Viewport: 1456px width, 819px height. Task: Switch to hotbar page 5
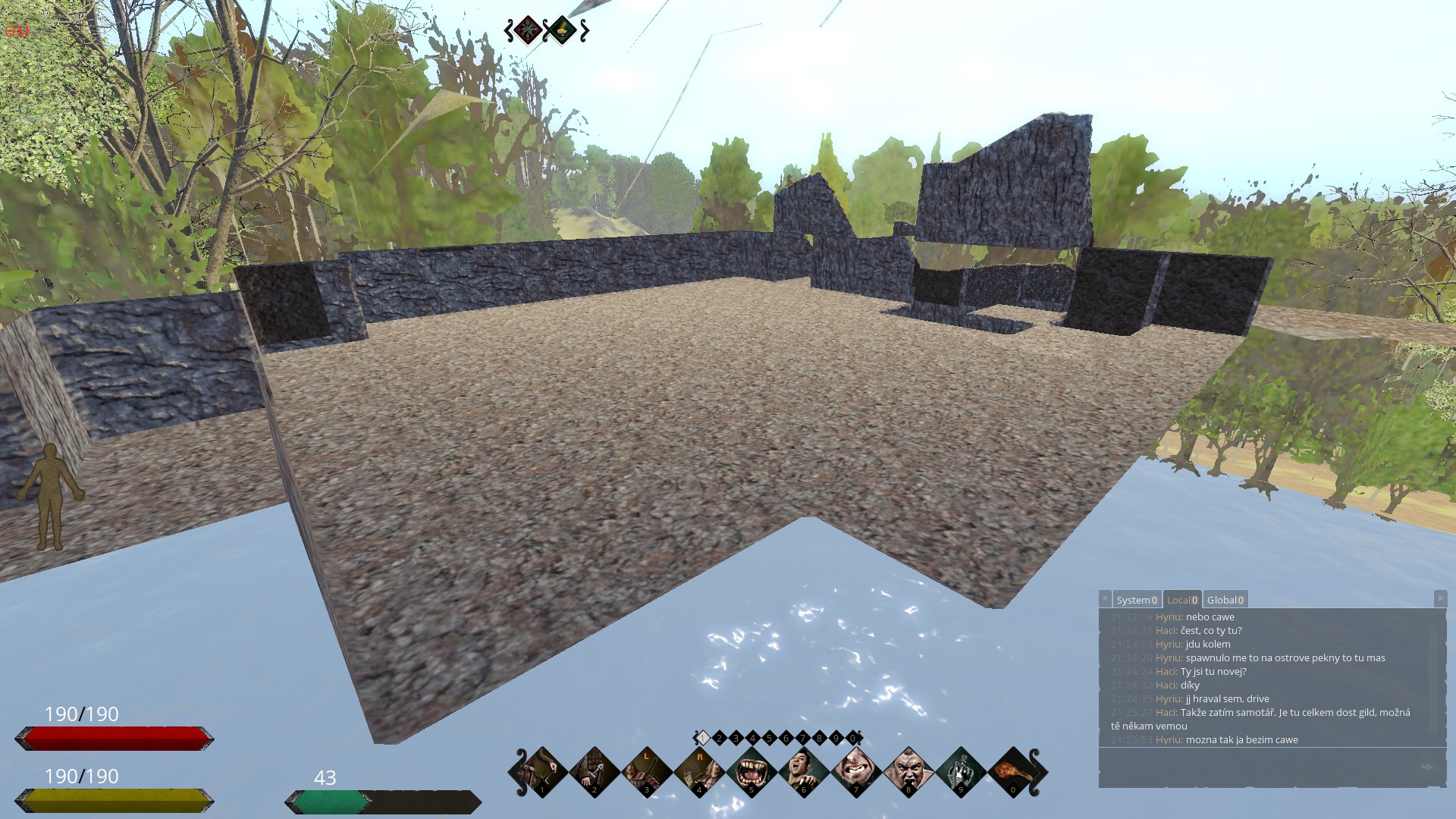coord(769,738)
